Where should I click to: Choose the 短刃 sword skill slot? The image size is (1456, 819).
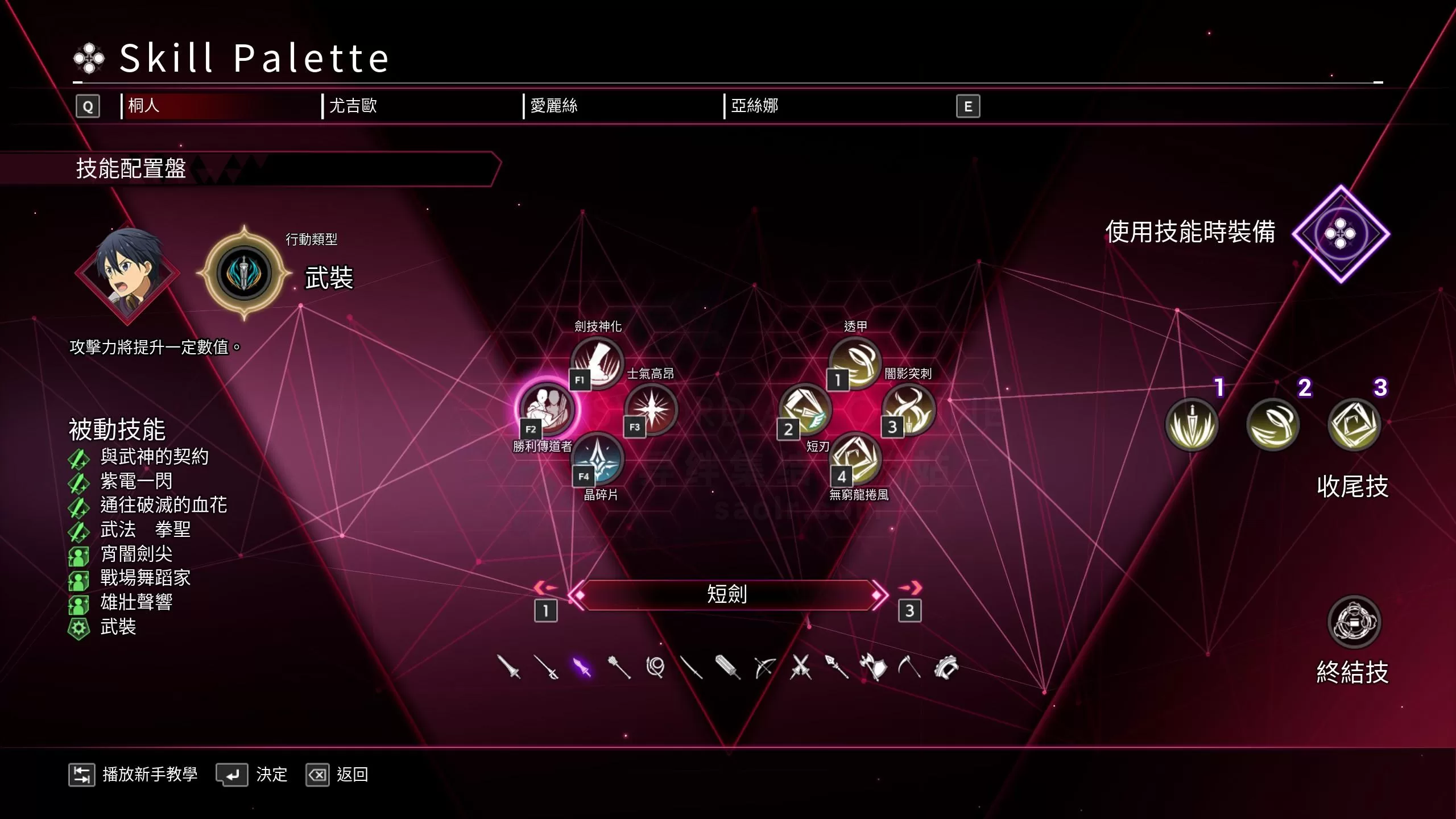pos(805,409)
